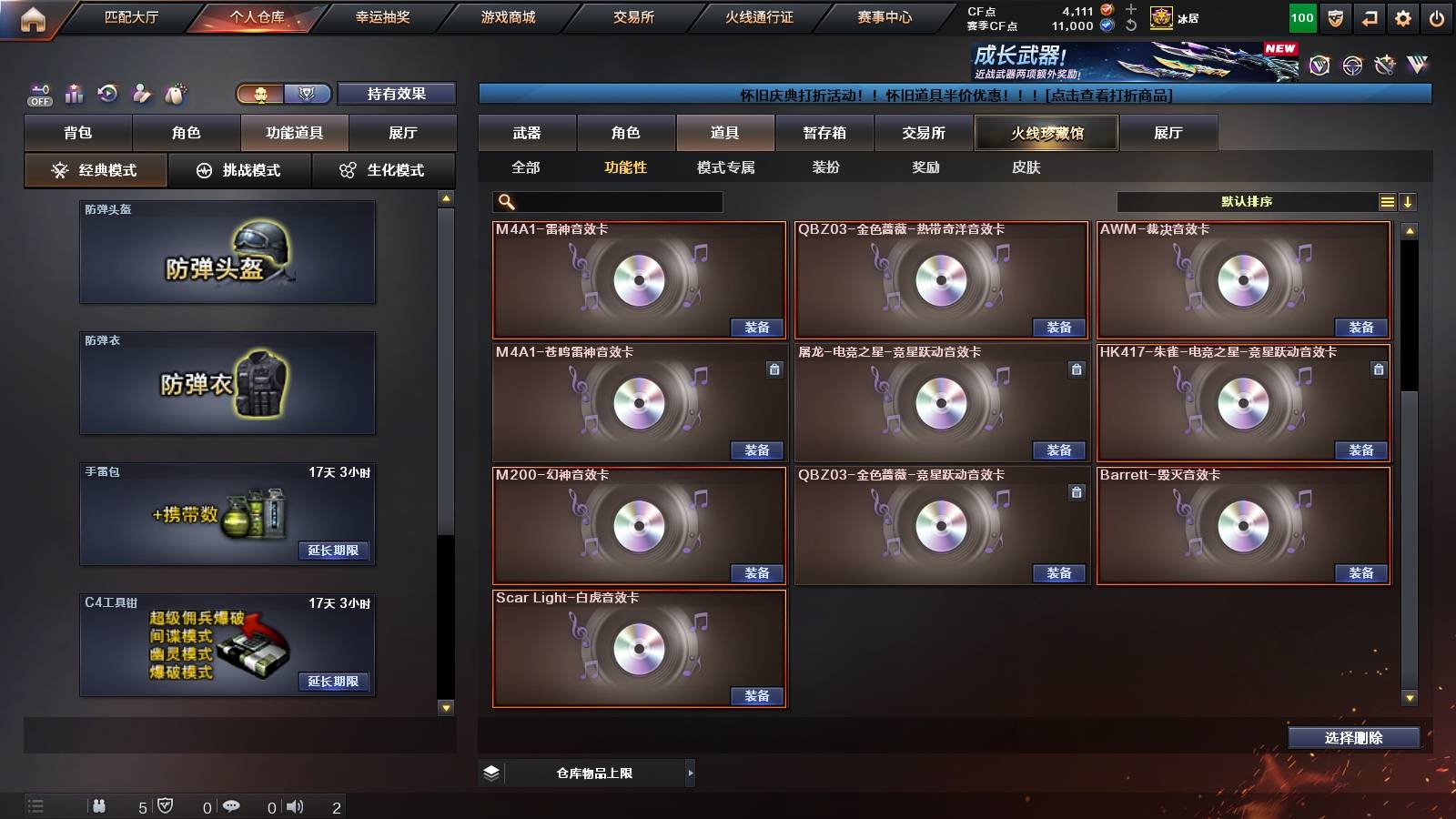Select the pet egg icon near the top-left
The image size is (1456, 819).
point(176,94)
